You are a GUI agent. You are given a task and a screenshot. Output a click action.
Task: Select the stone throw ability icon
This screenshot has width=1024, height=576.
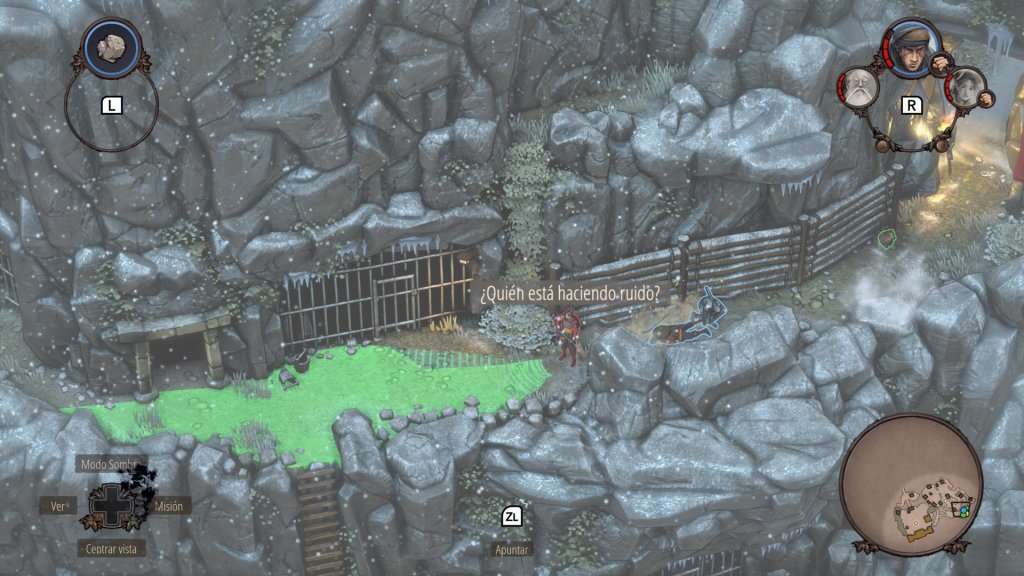111,47
